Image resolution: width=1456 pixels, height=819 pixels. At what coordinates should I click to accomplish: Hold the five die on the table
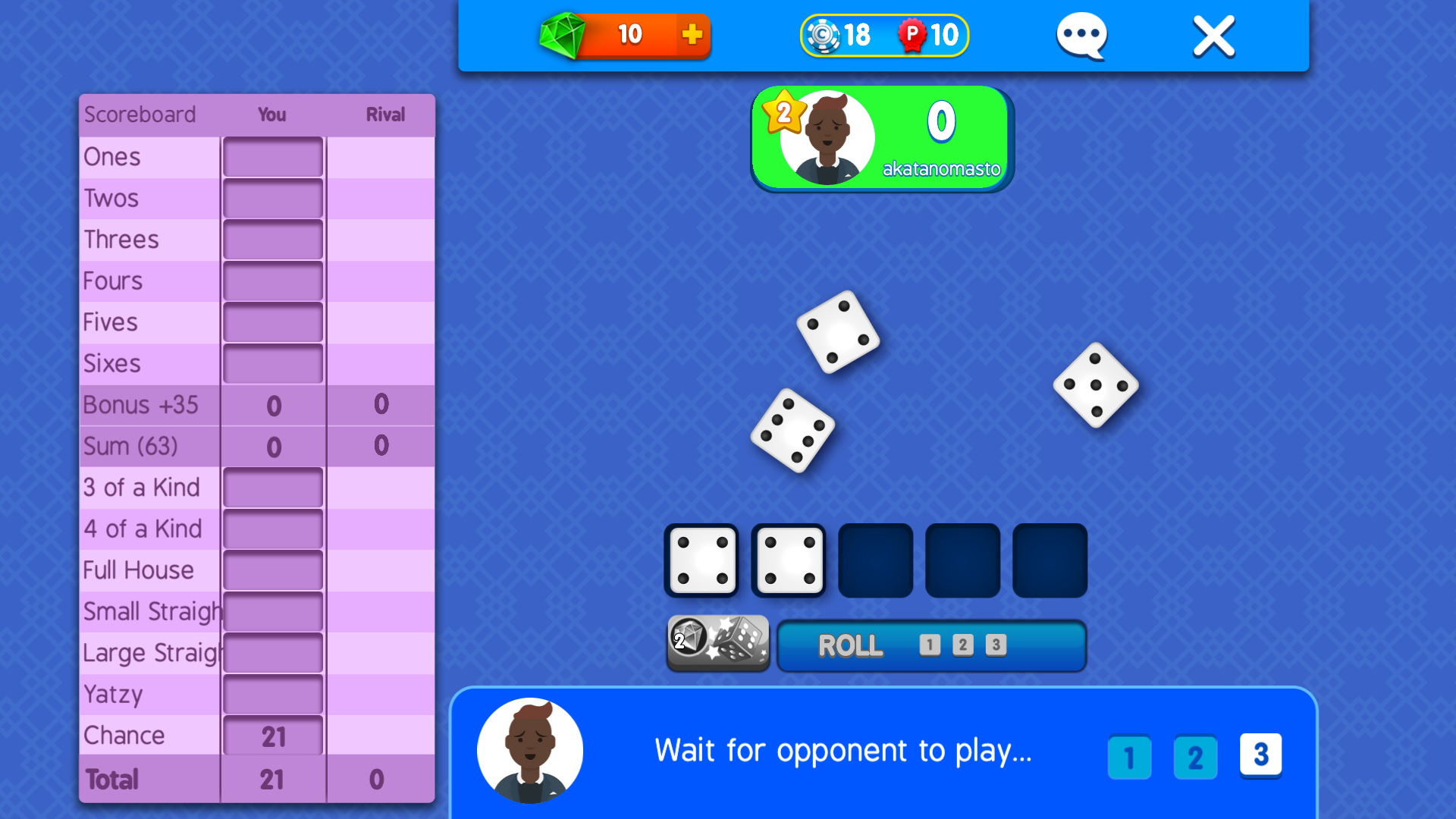coord(1094,387)
